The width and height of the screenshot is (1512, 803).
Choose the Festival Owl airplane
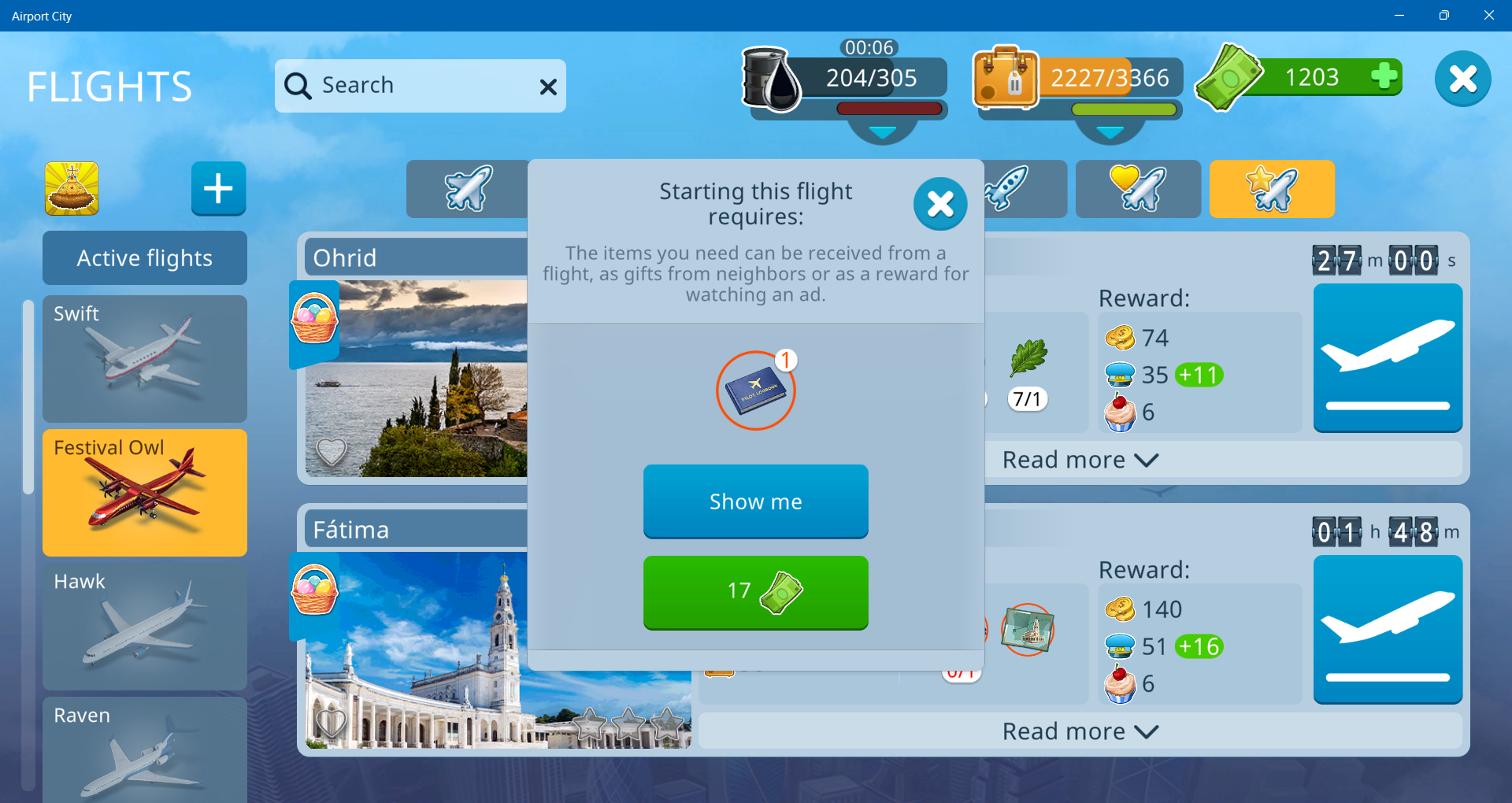coord(145,492)
